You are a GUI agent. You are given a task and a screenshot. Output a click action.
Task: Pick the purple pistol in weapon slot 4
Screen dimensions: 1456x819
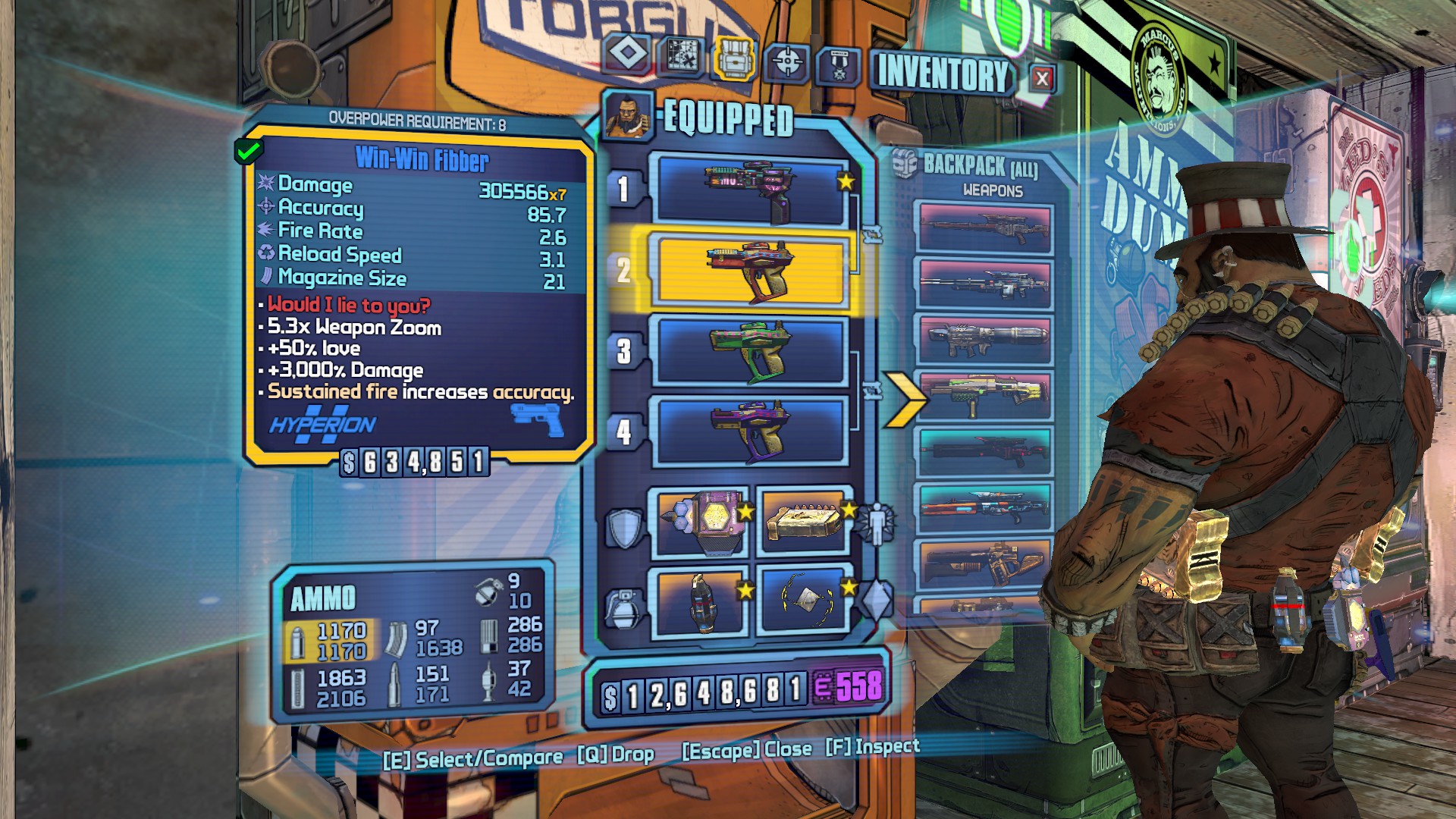[x=752, y=431]
